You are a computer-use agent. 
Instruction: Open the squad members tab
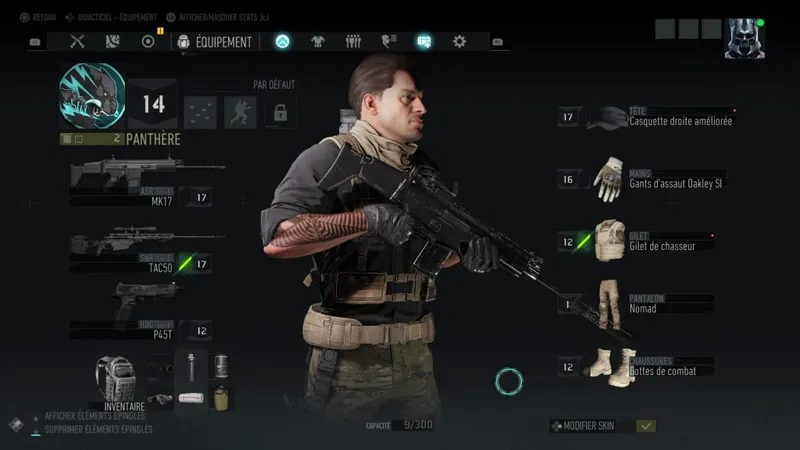[x=353, y=42]
